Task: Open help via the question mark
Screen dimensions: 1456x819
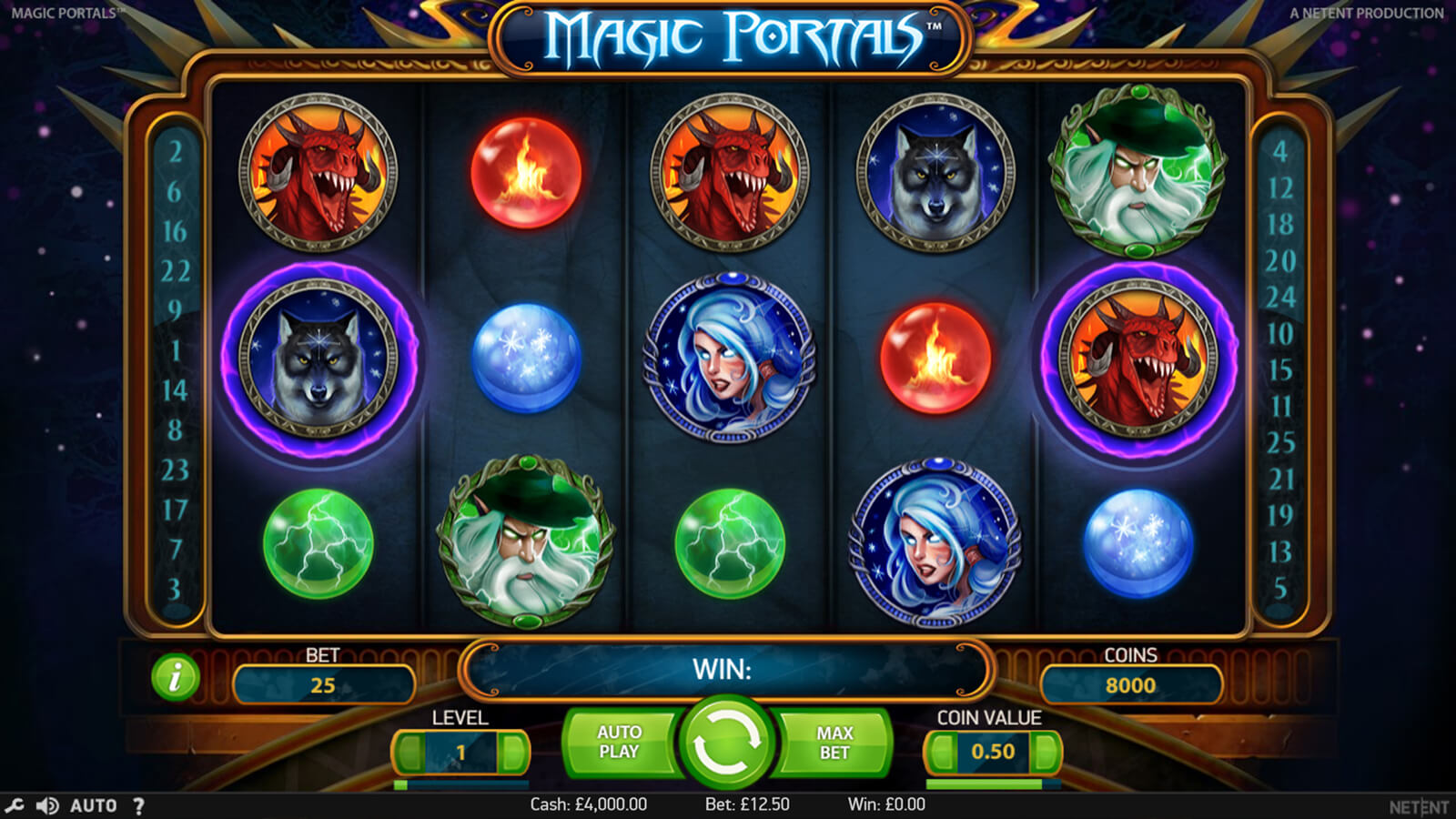Action: (x=138, y=805)
